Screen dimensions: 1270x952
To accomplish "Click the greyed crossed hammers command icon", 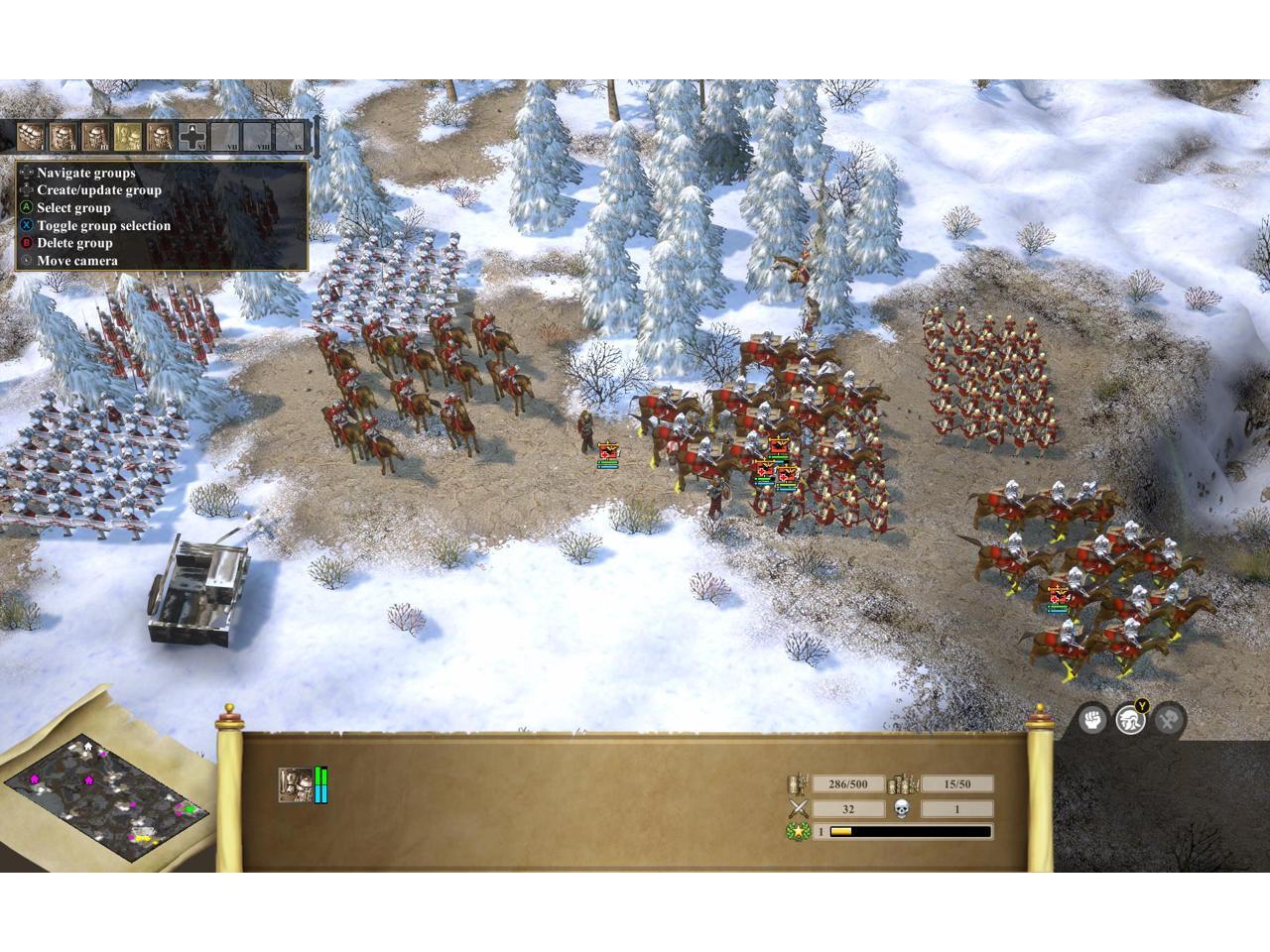I will coord(1169,719).
